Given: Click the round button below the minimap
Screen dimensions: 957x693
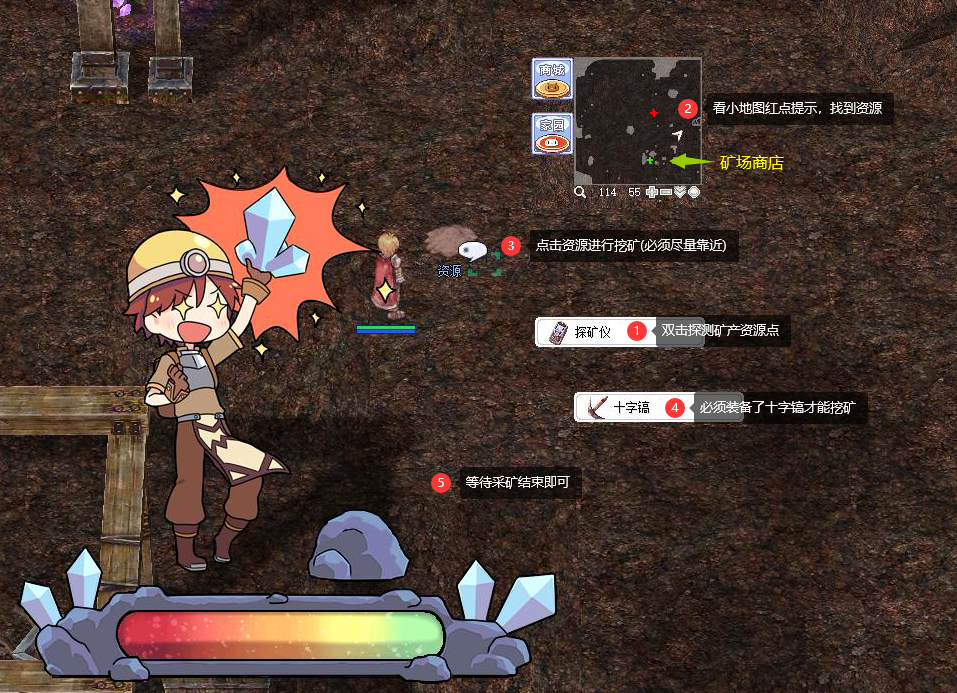Looking at the screenshot, I should coord(694,192).
